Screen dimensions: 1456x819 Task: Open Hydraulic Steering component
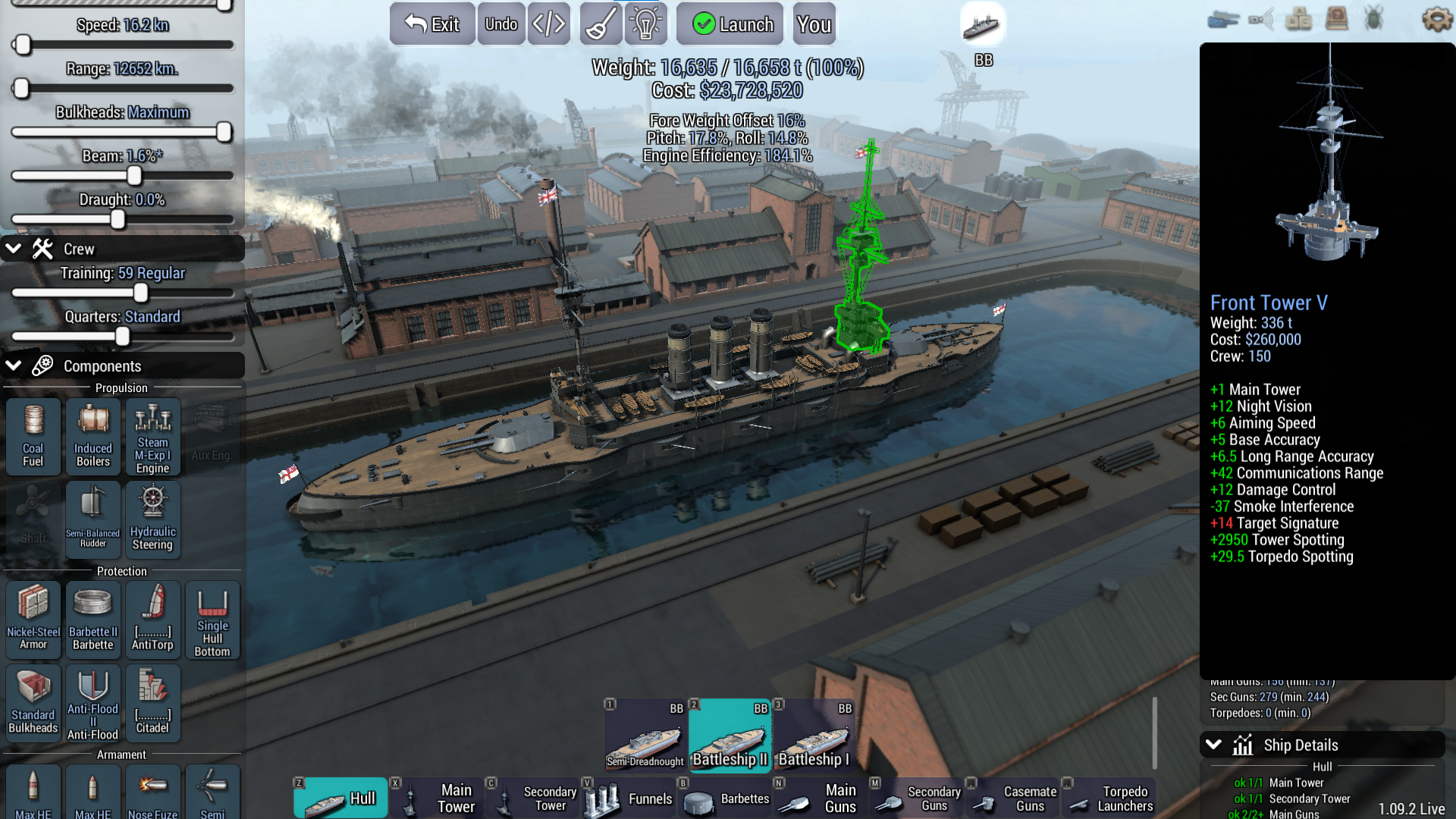point(152,519)
